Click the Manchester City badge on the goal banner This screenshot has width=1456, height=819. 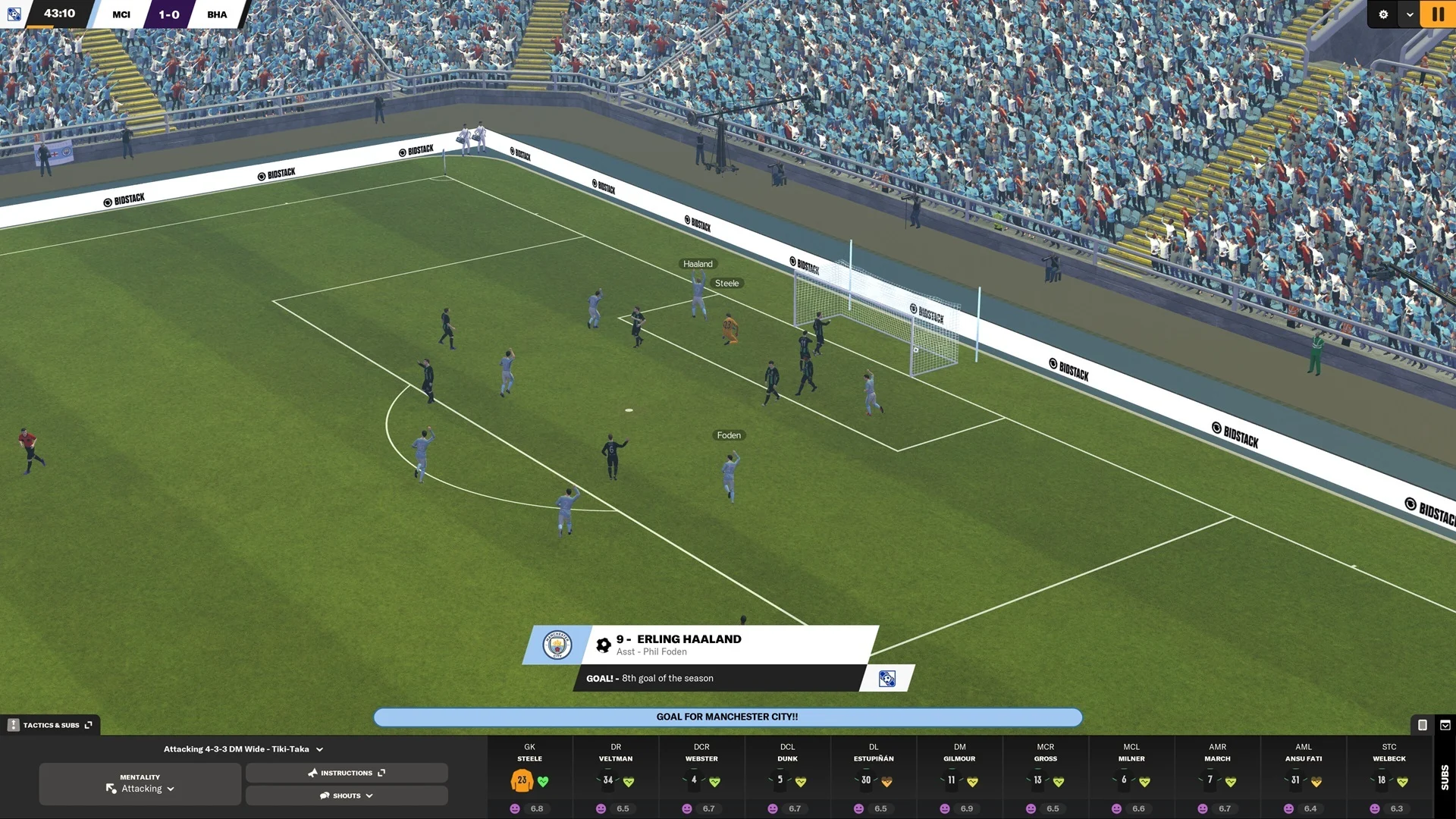click(556, 645)
